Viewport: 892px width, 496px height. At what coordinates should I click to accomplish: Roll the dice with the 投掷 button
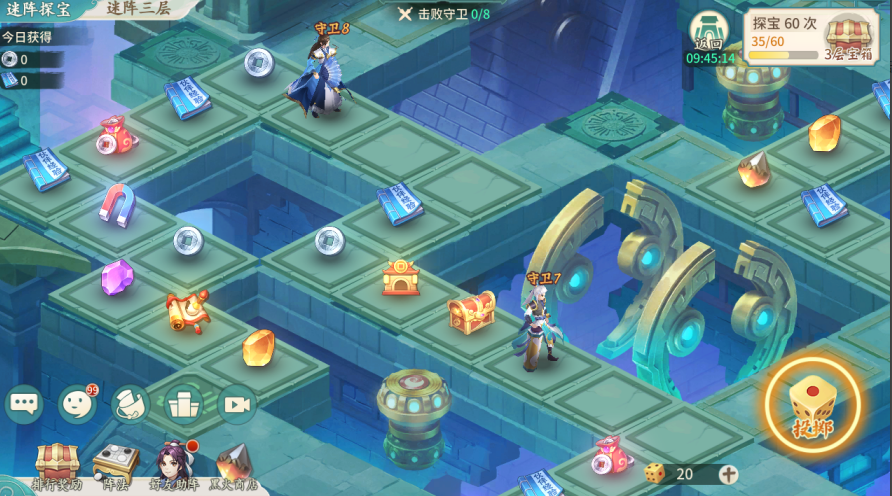click(812, 406)
